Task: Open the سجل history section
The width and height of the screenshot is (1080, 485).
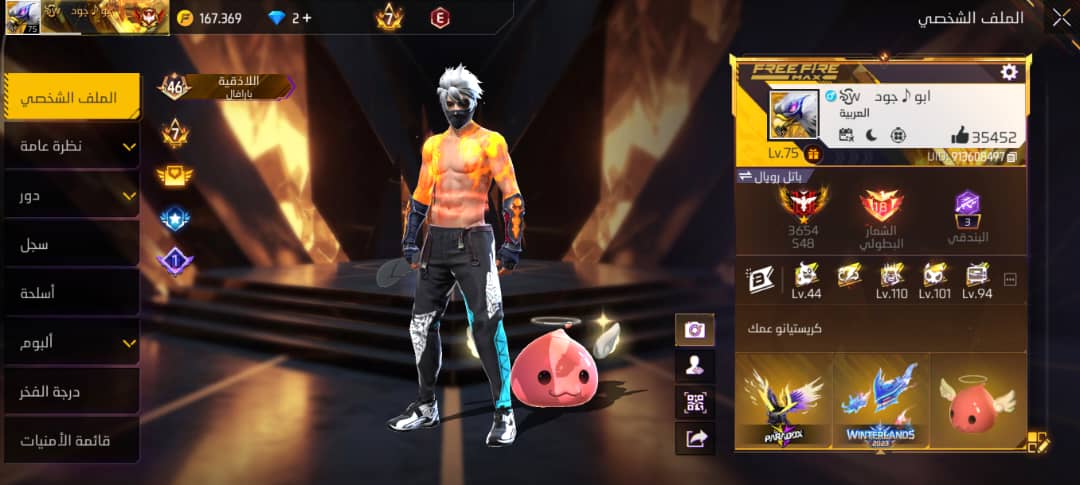Action: tap(70, 244)
